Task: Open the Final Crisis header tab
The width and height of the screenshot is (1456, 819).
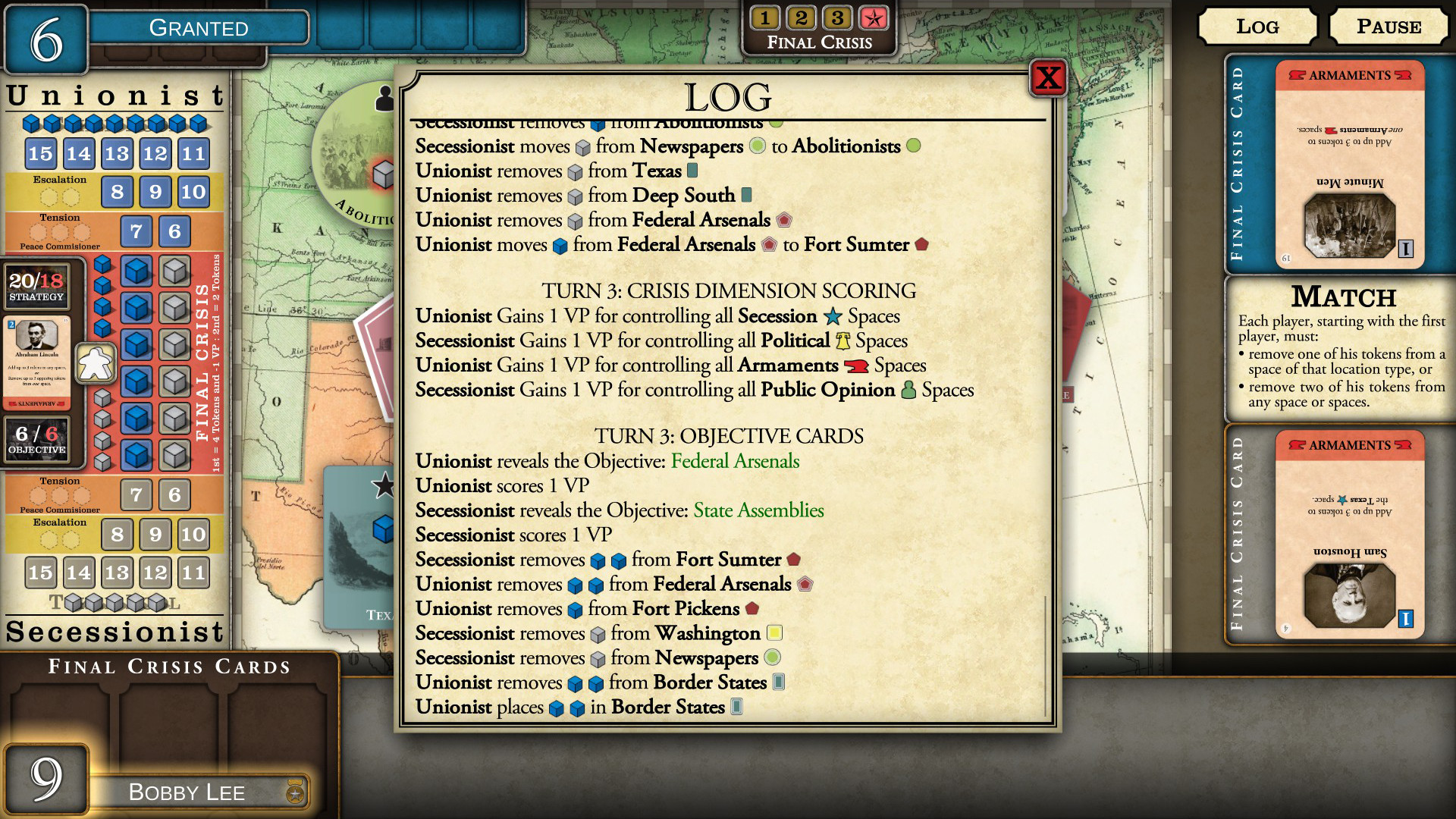Action: 819,42
